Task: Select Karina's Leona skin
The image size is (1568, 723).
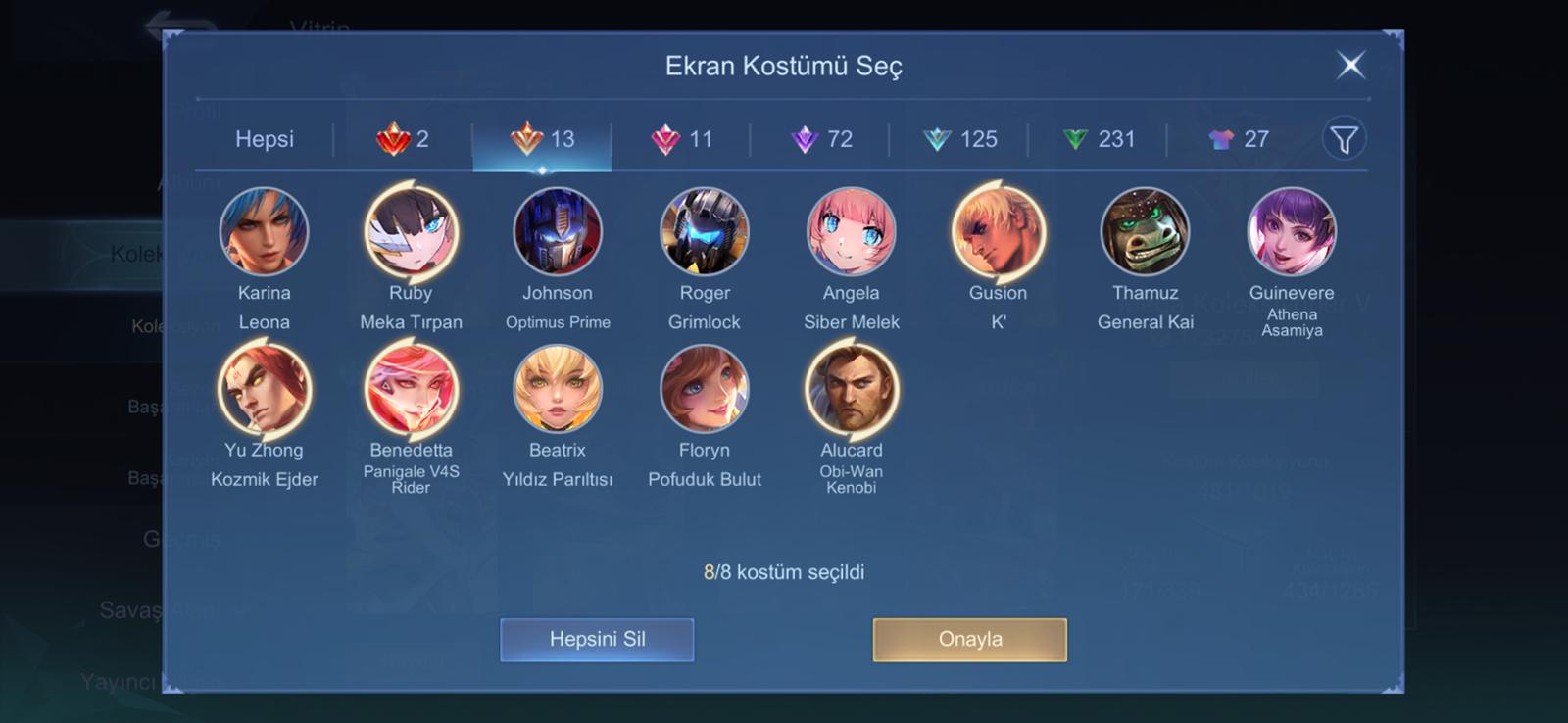Action: click(x=264, y=232)
